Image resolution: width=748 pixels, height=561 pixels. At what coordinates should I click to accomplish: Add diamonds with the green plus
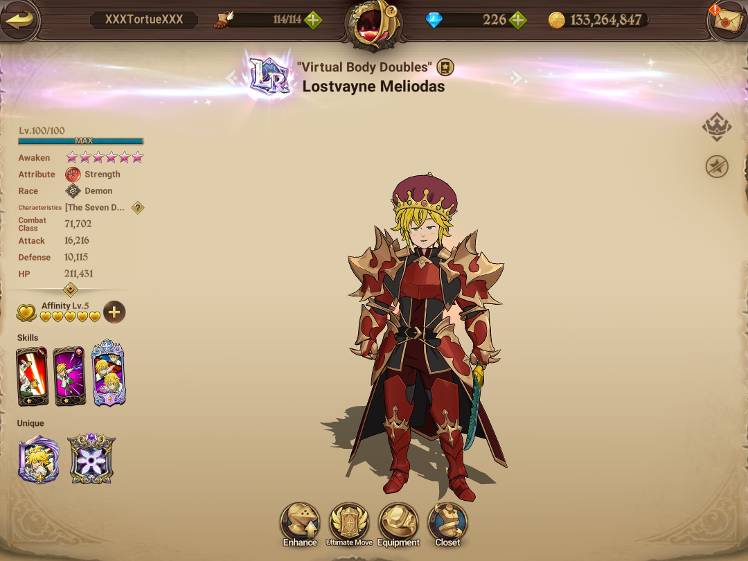tap(517, 20)
